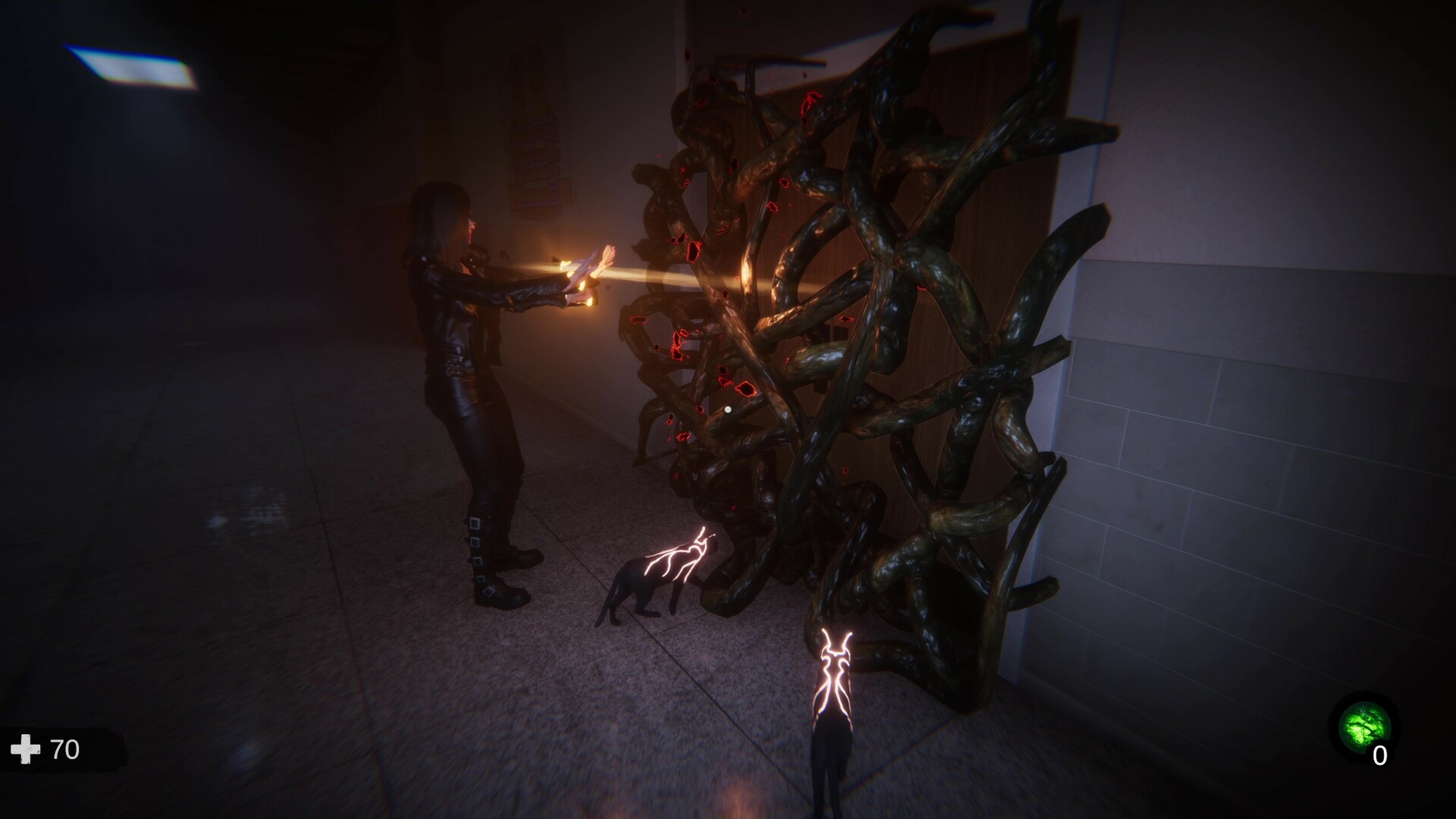Click the white crosshair dot

tap(727, 408)
